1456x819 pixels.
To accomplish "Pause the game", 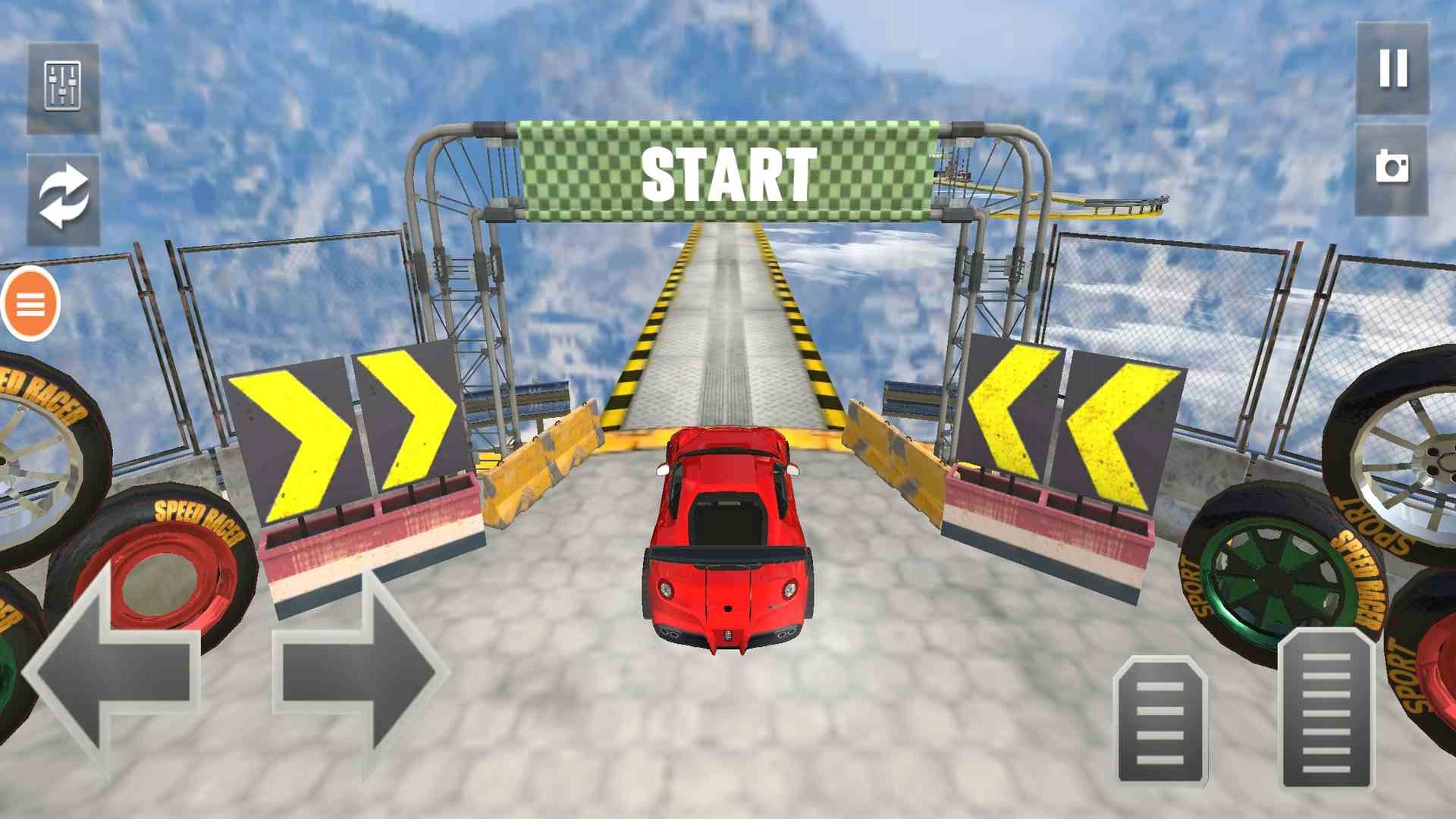I will [x=1392, y=69].
